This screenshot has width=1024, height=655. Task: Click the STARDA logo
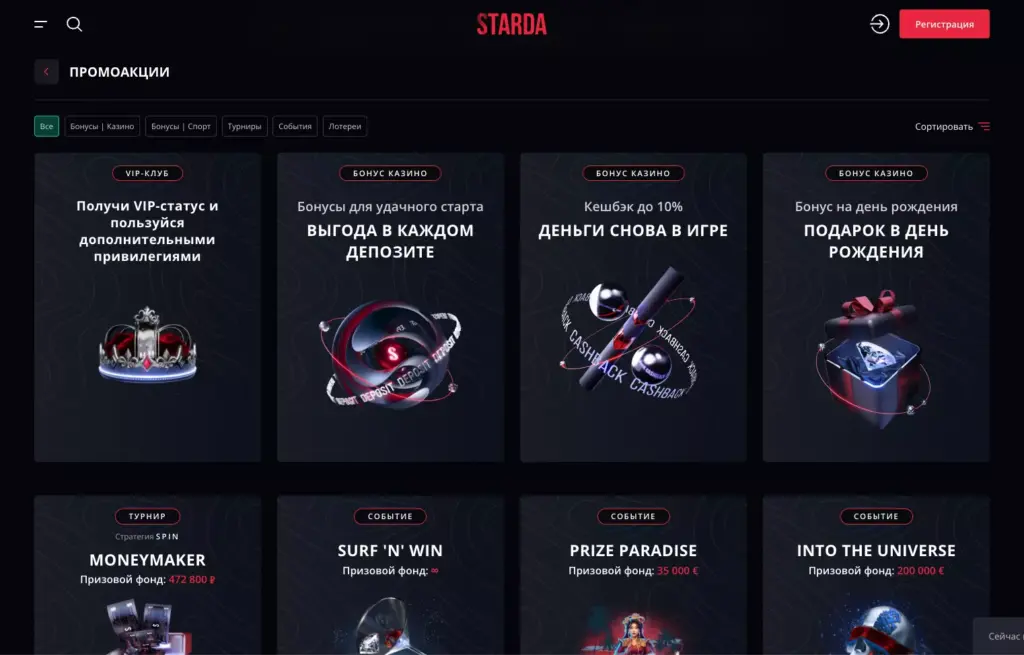pos(511,24)
